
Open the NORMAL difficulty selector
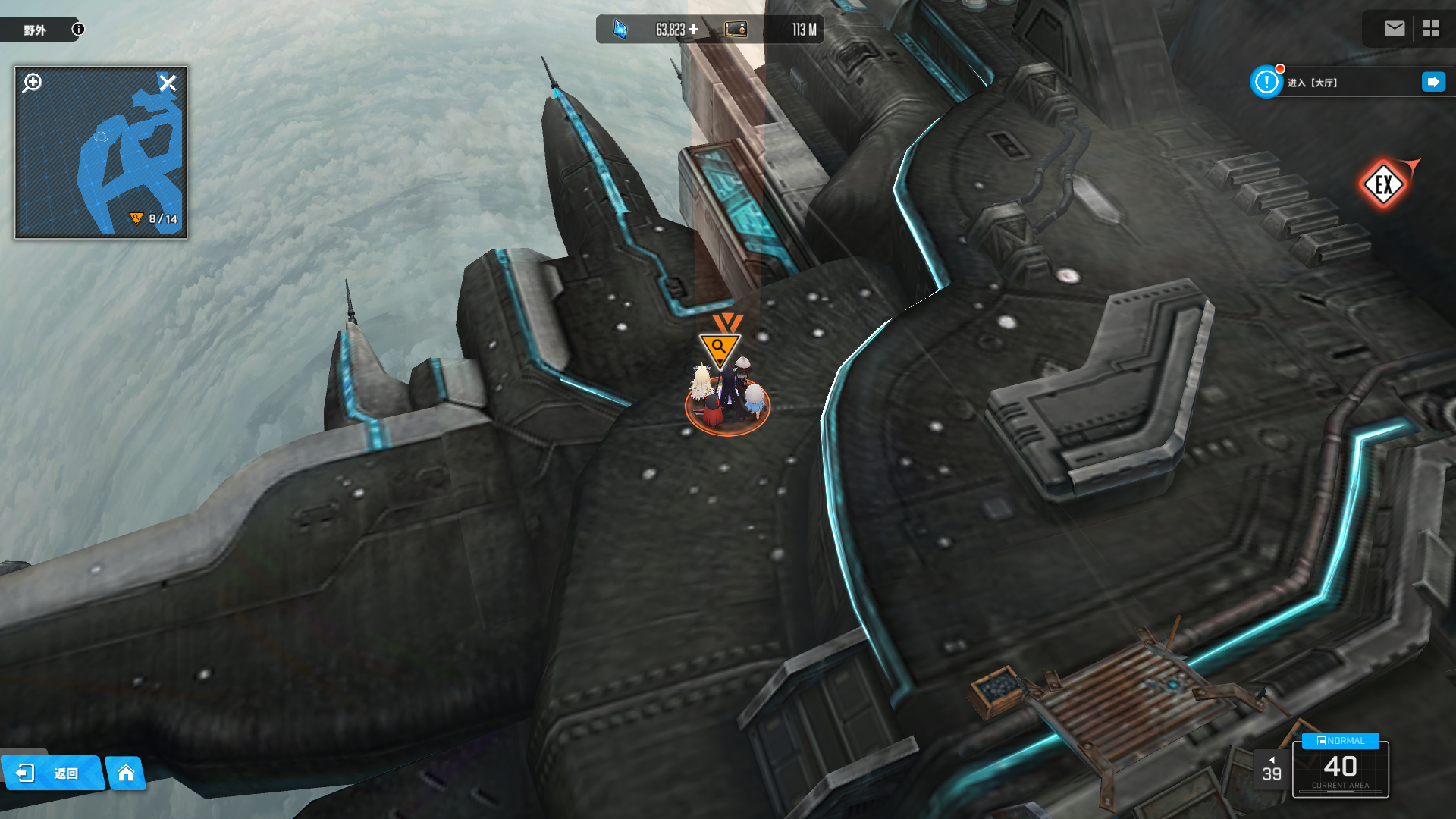point(1341,741)
